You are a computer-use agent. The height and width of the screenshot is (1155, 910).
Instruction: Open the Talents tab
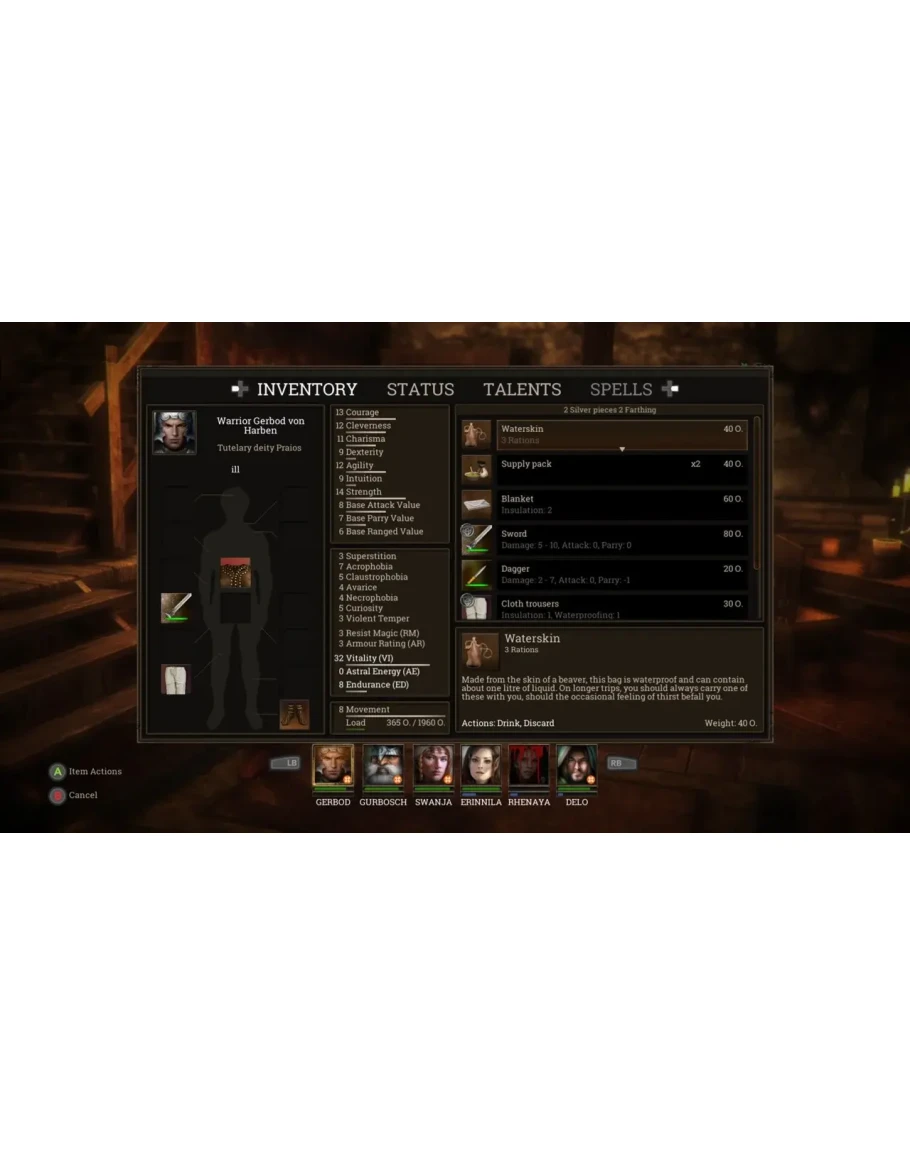click(x=522, y=390)
